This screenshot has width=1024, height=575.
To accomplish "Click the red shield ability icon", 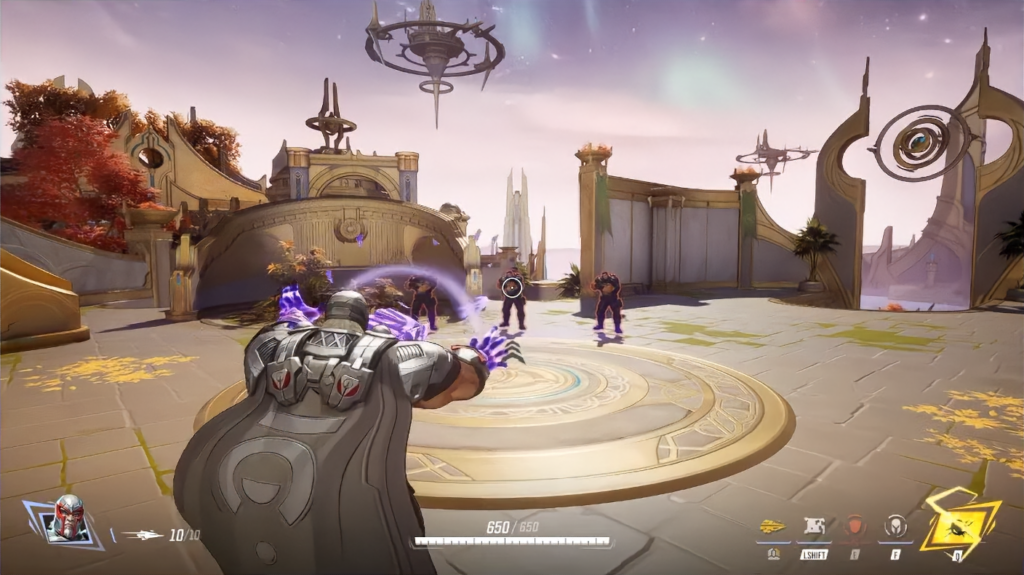I will click(x=855, y=527).
